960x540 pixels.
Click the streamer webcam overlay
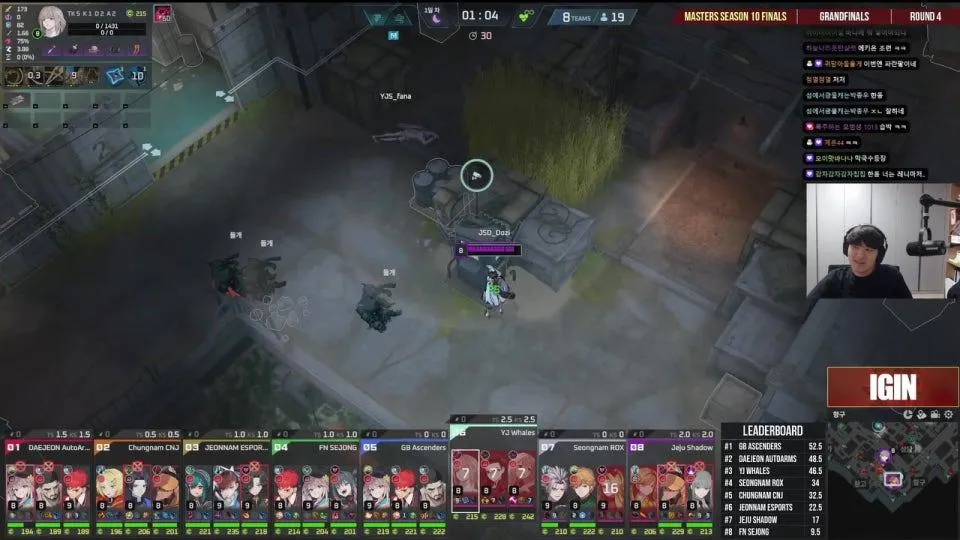[882, 240]
